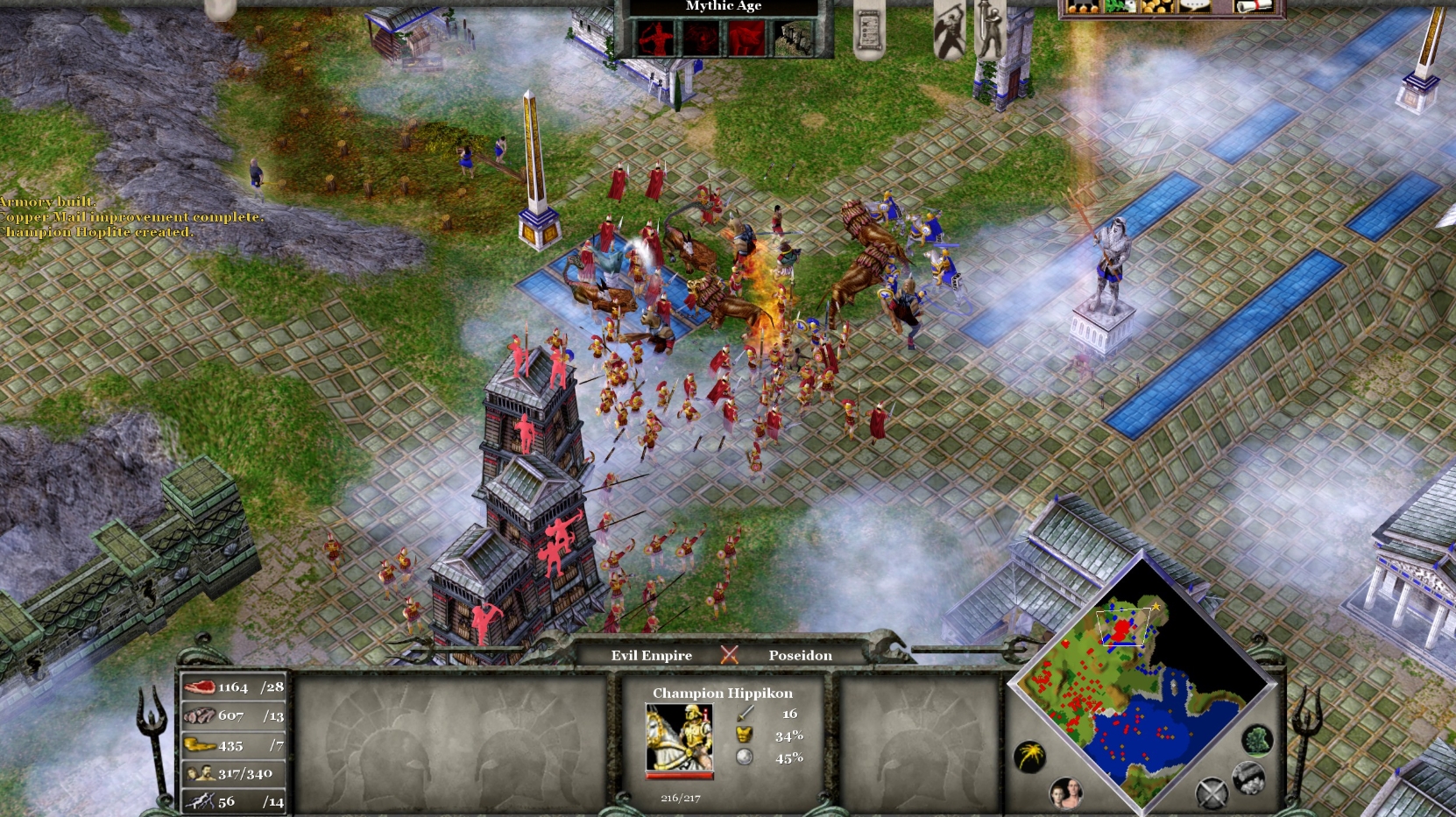
Task: Click the Poseidon name in the score panel
Action: [x=802, y=656]
